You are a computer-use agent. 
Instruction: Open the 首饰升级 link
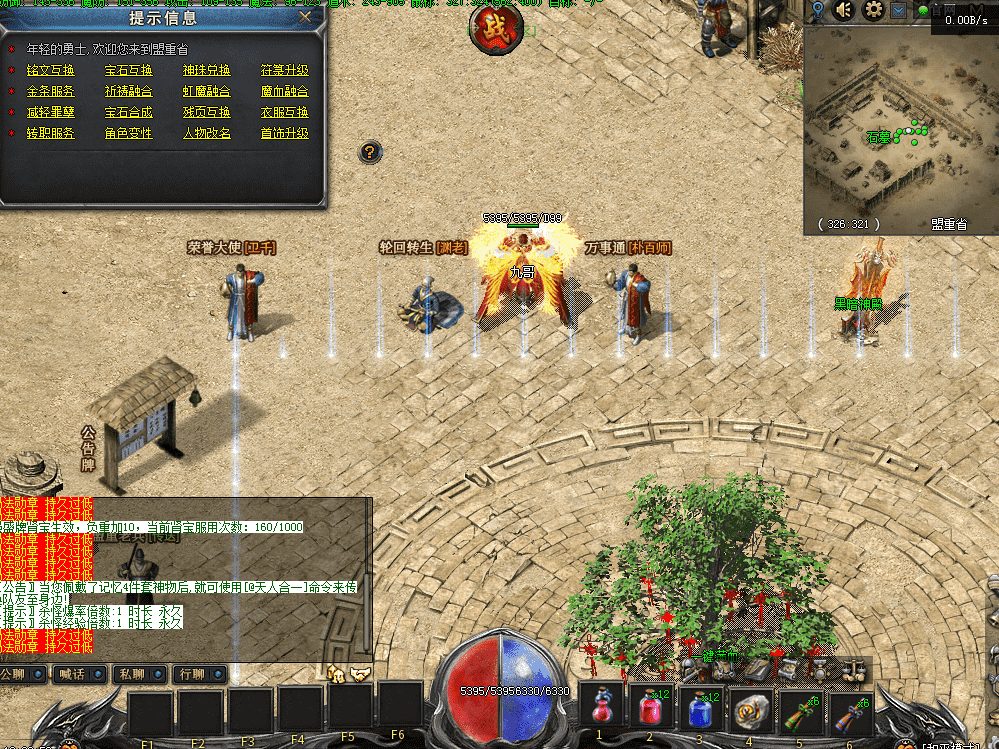[x=284, y=134]
